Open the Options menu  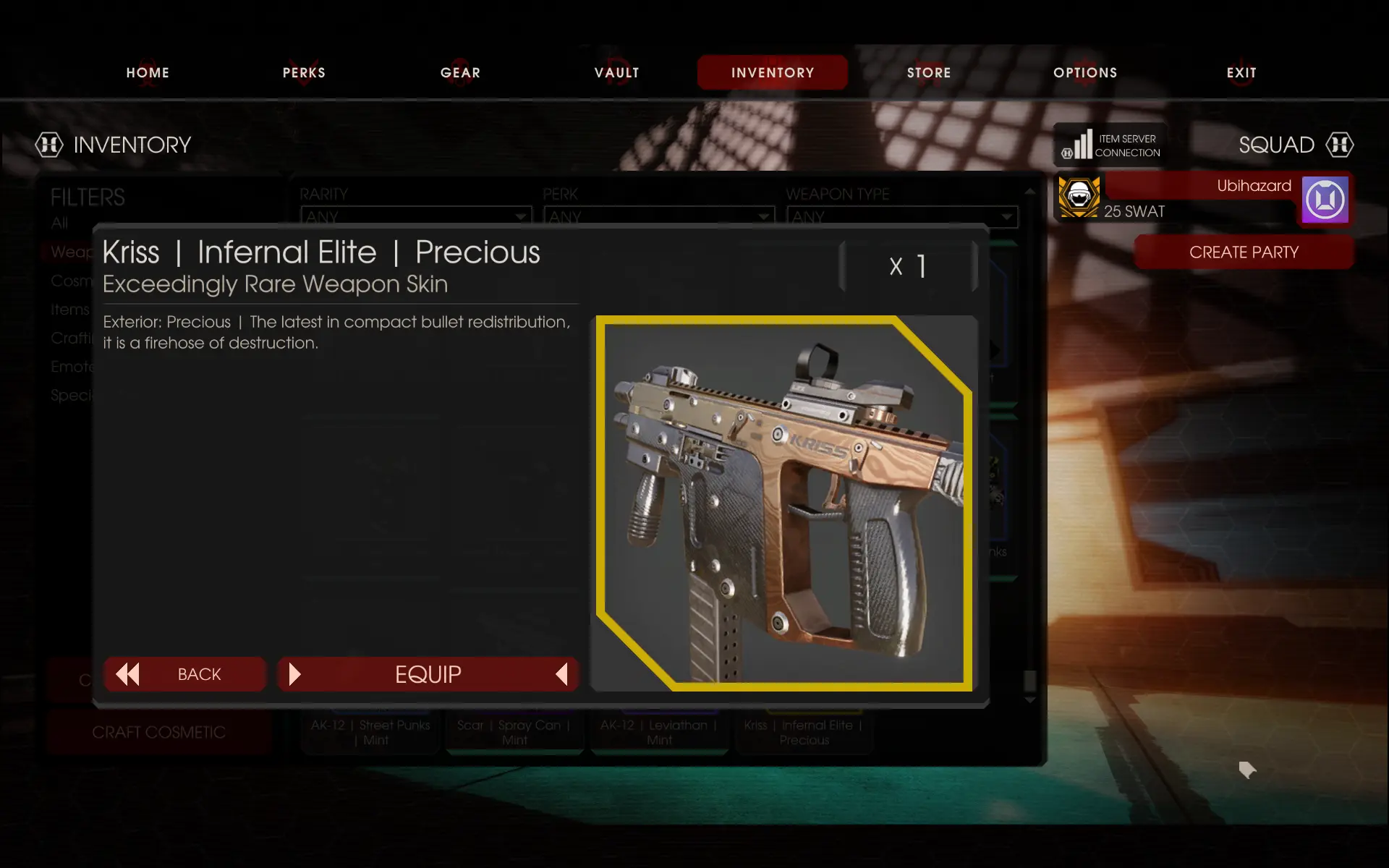[x=1085, y=72]
